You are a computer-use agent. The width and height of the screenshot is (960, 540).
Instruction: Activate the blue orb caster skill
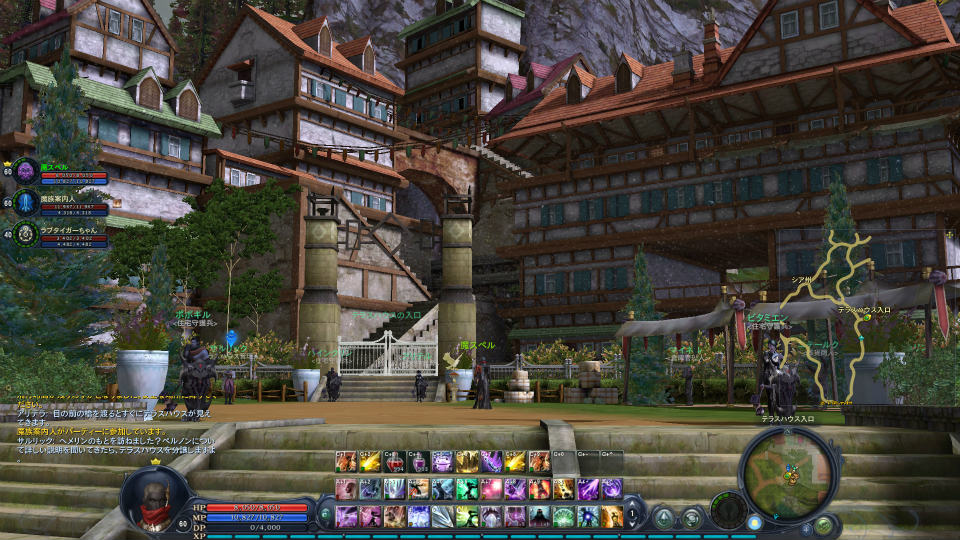[588, 516]
